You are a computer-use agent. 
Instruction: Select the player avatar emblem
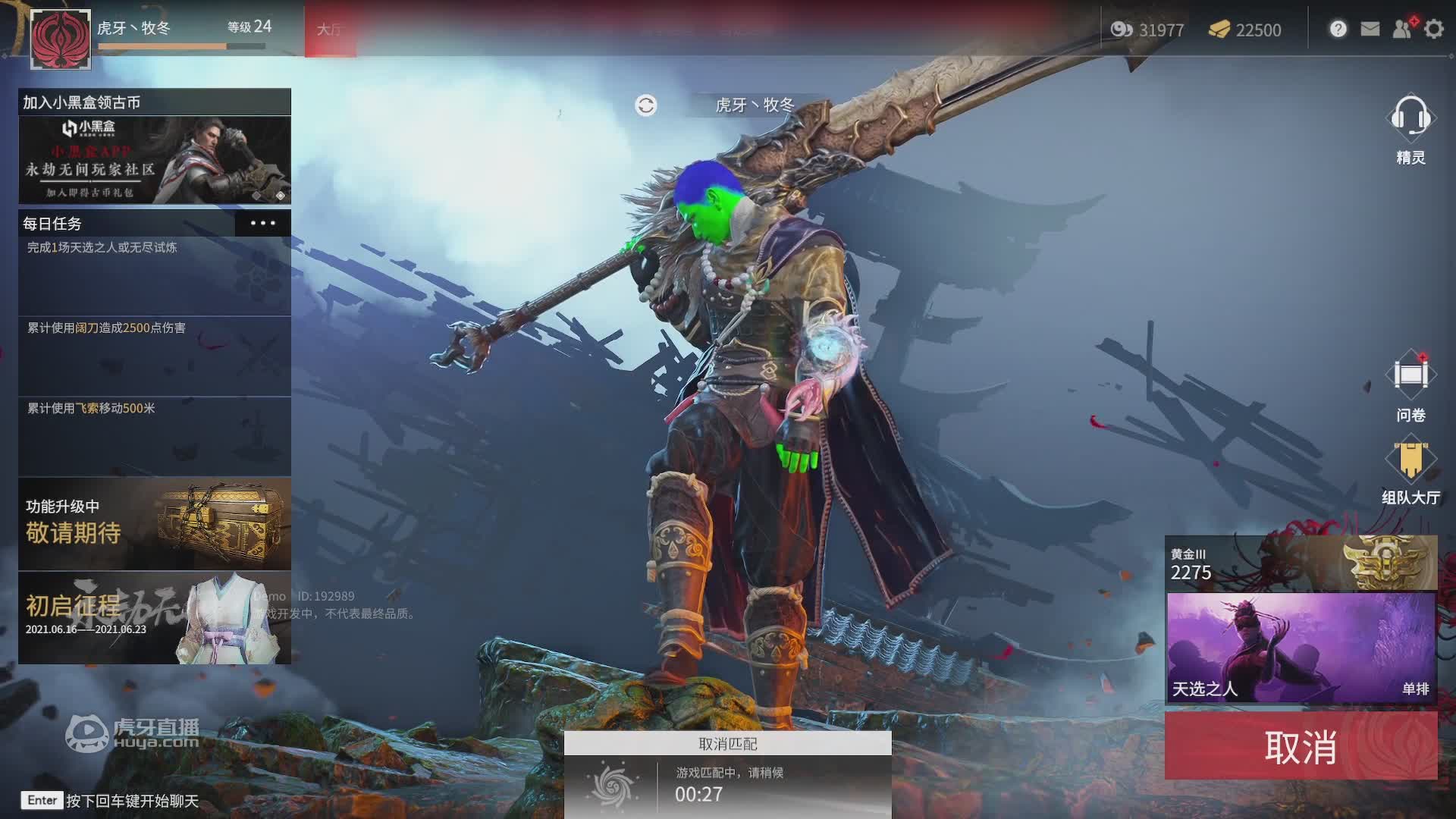pyautogui.click(x=61, y=39)
